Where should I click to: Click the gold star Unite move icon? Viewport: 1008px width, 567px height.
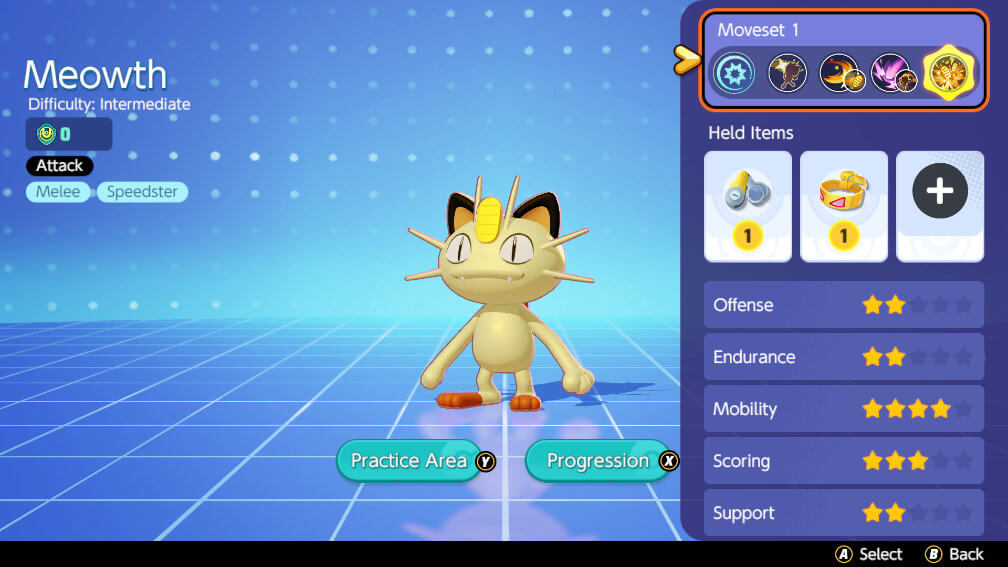pos(946,74)
